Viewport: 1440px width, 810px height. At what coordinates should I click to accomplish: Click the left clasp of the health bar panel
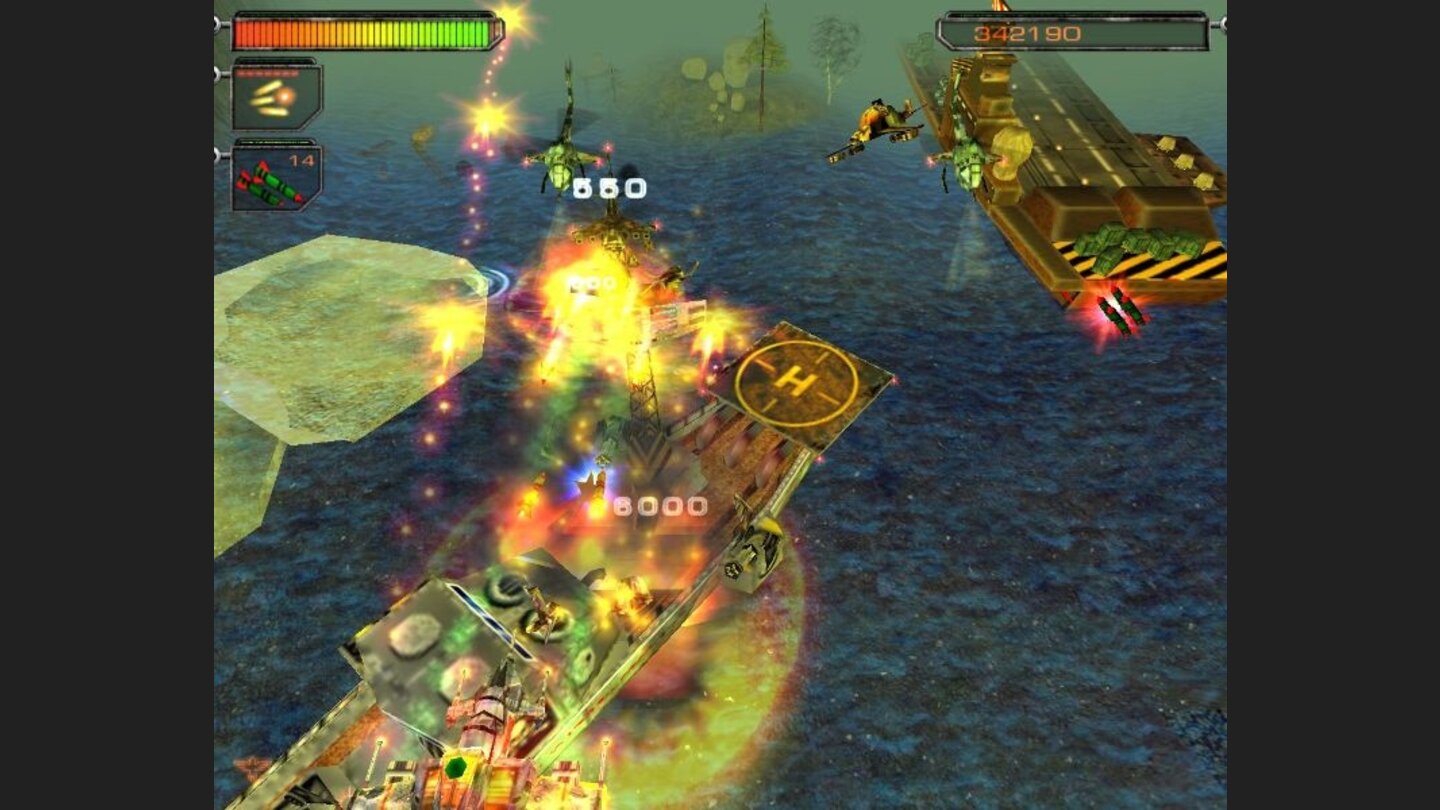pyautogui.click(x=218, y=25)
